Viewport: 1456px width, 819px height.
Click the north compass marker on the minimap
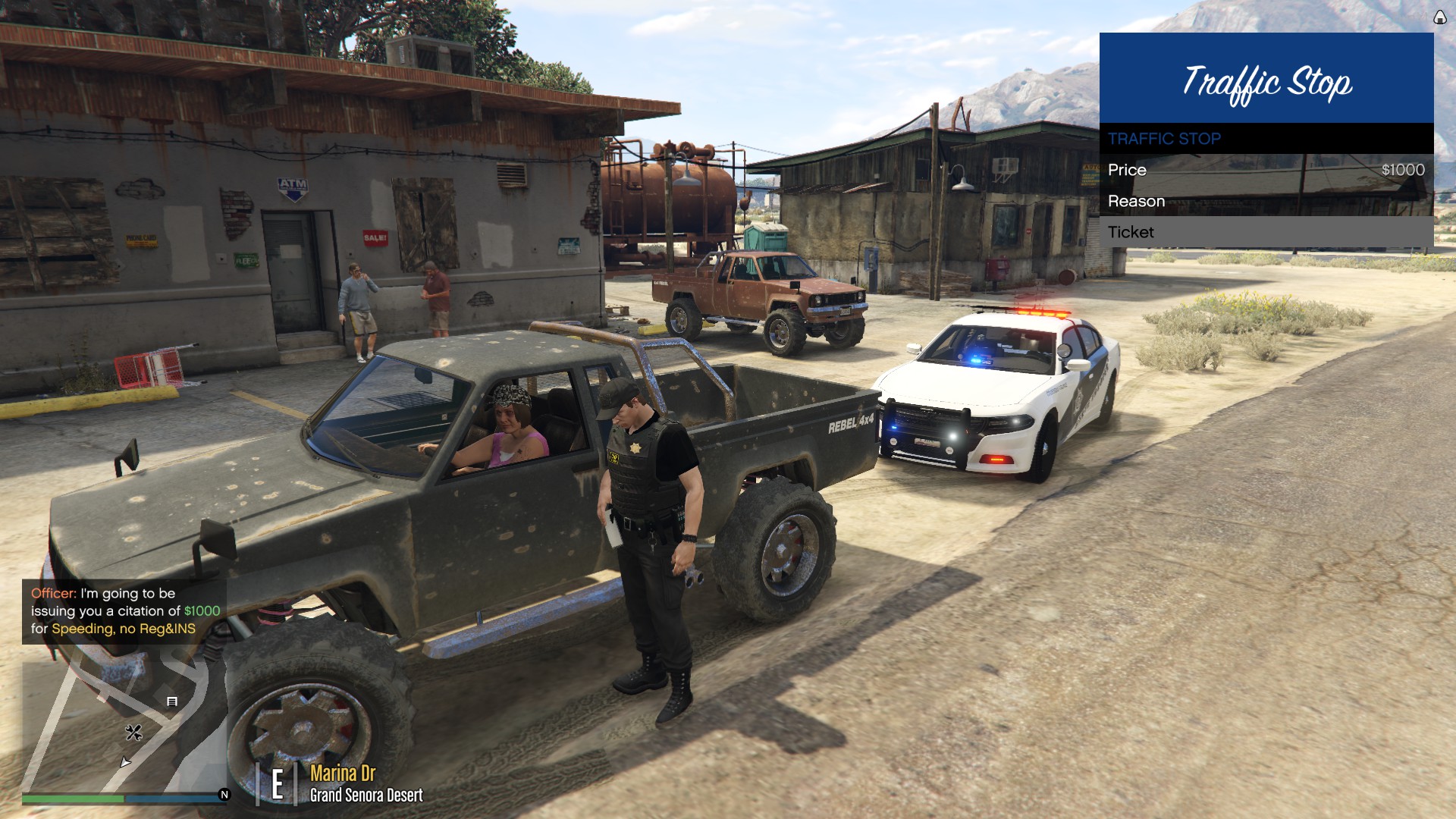tap(224, 795)
